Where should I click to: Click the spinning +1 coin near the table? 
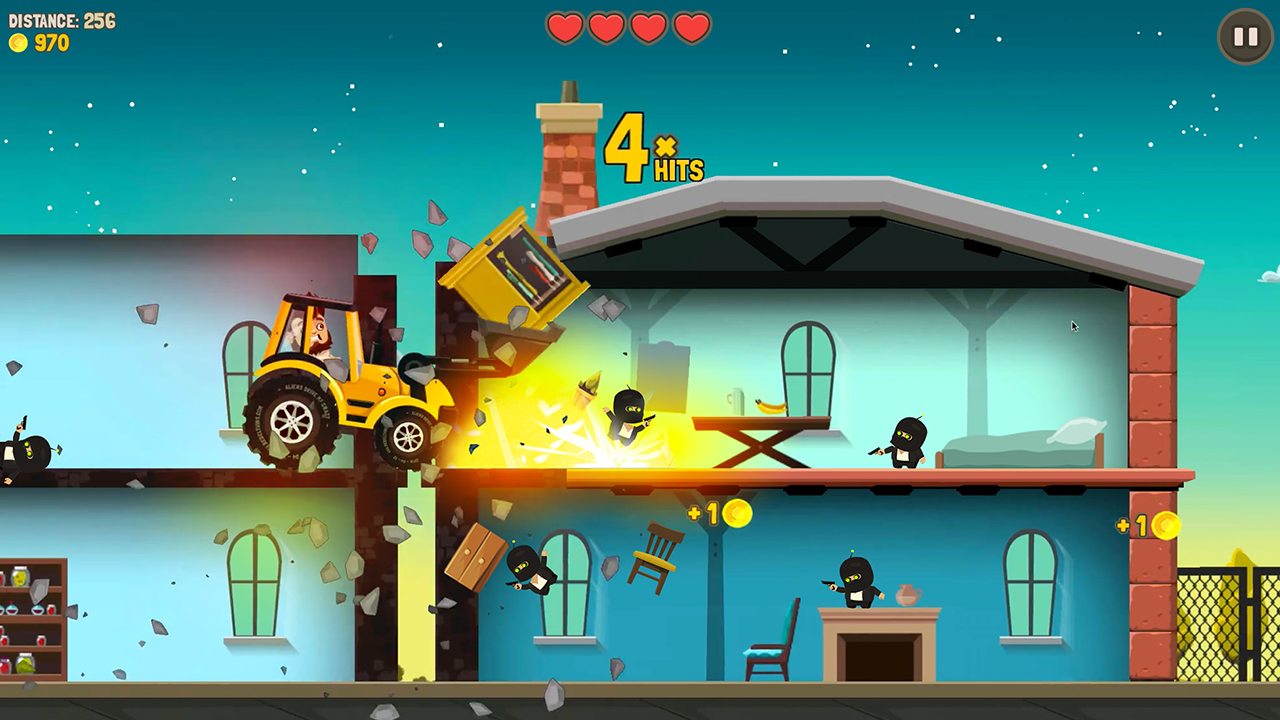click(x=738, y=514)
